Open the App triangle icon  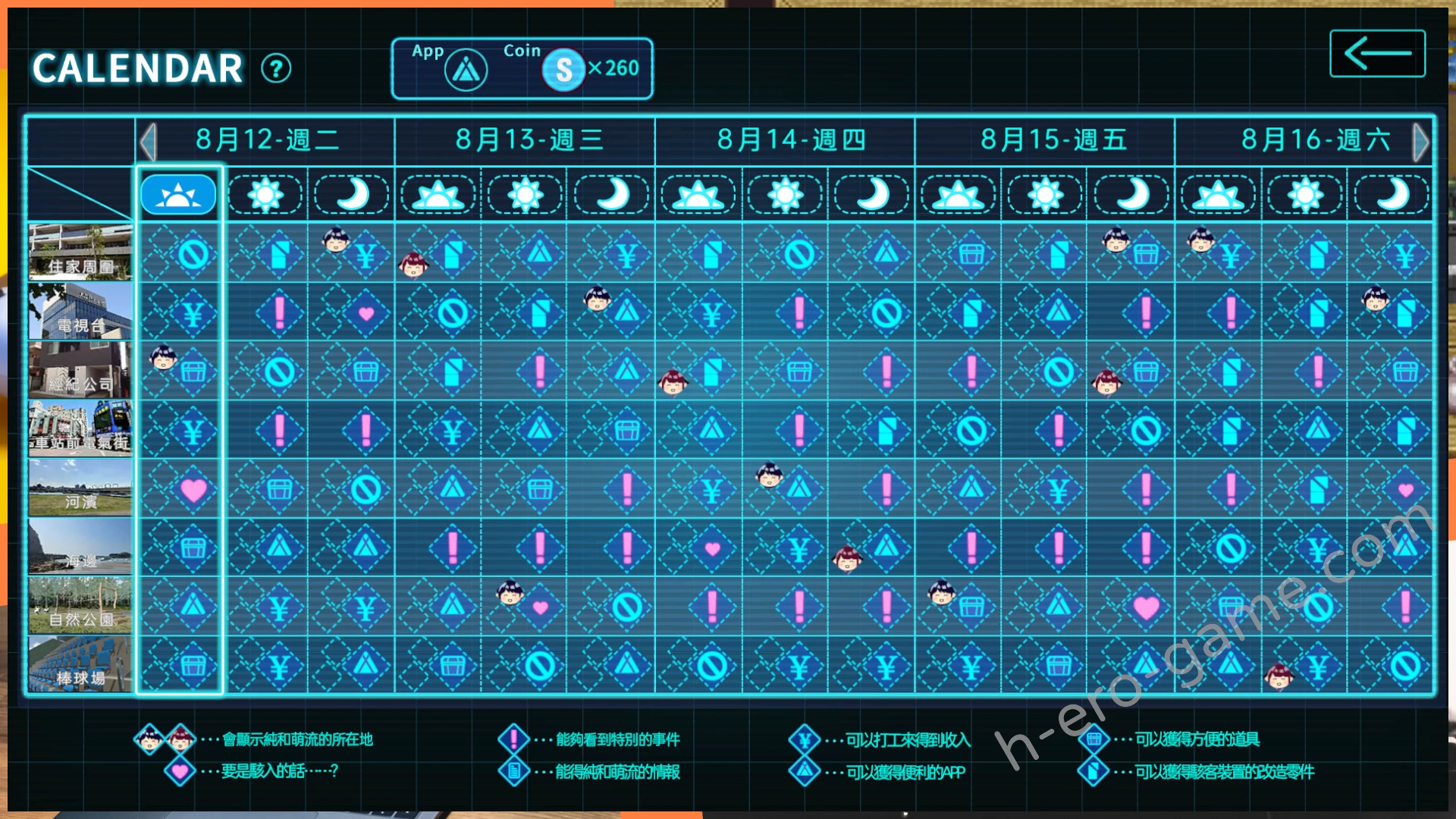[x=466, y=71]
